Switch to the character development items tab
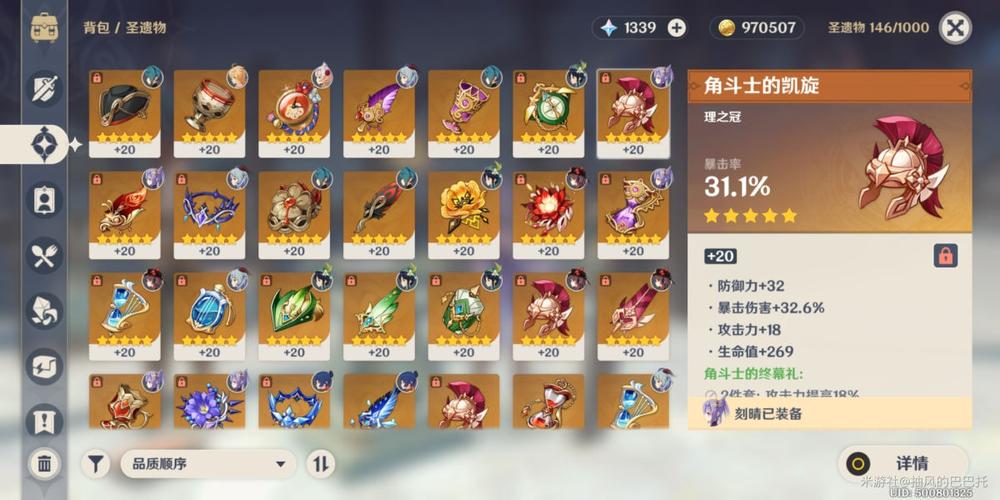The width and height of the screenshot is (1000, 500). [44, 200]
